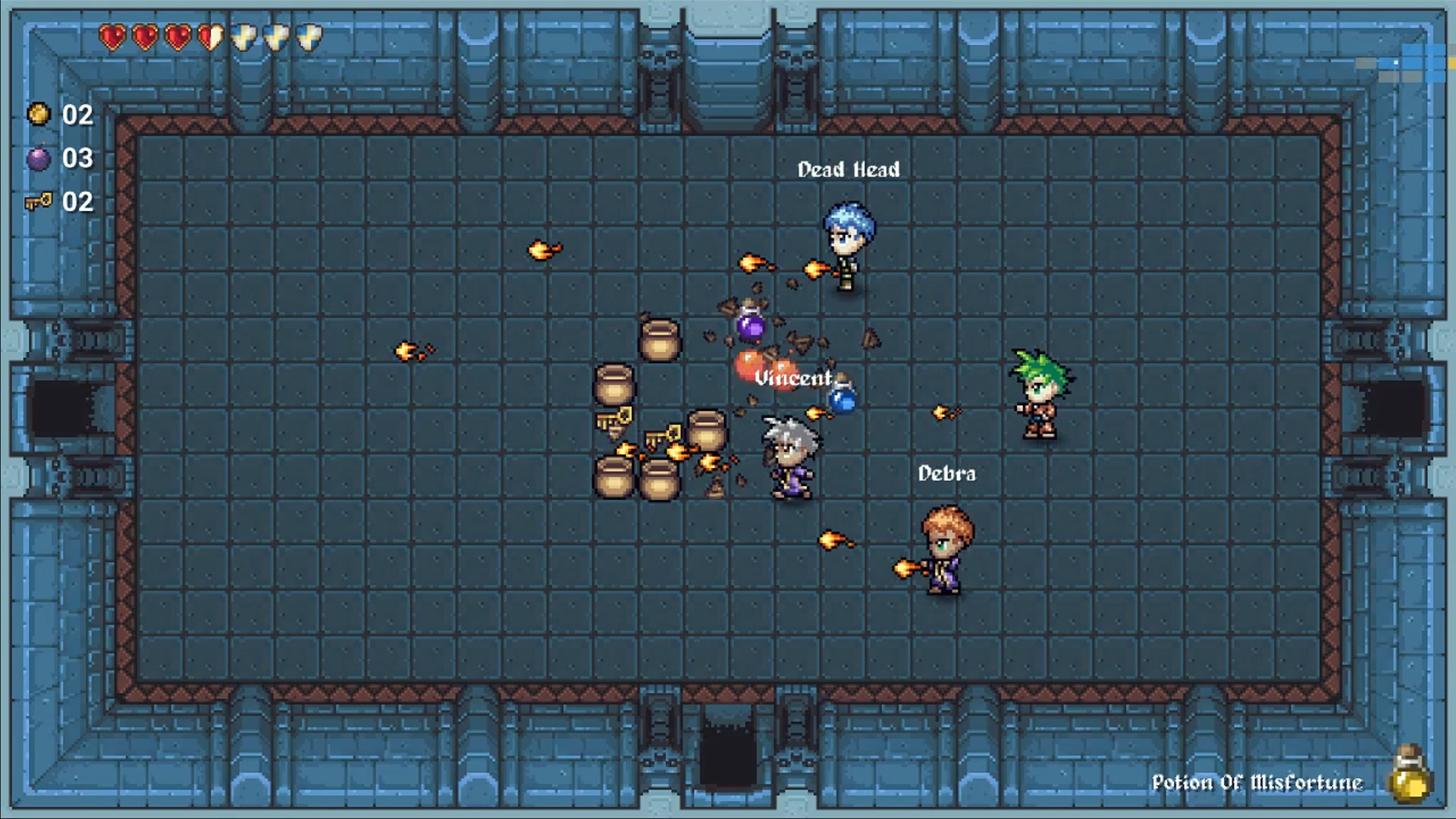Click the Potion Of Misfortune text label

coord(1259,783)
